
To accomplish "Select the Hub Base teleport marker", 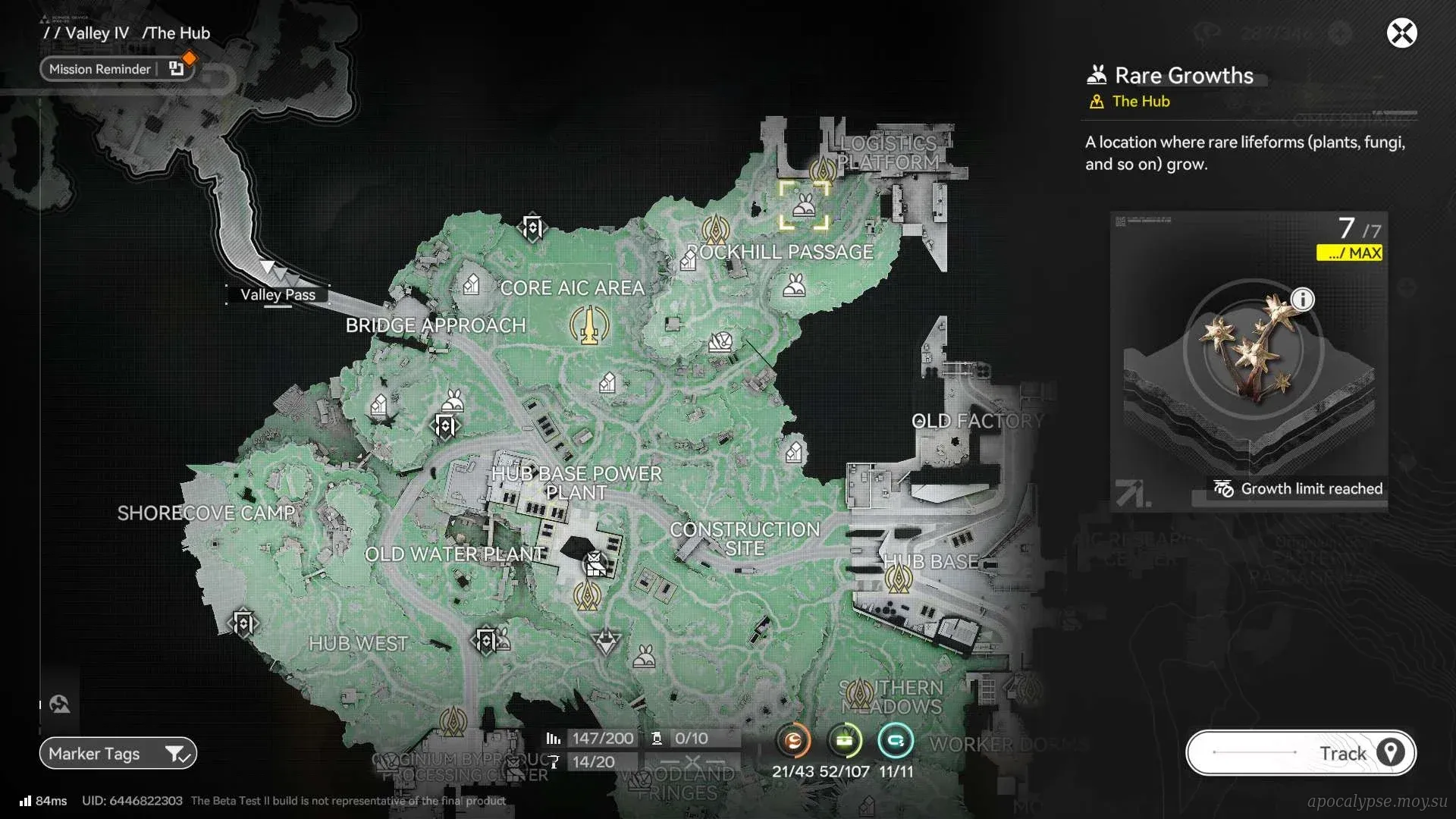I will (899, 580).
